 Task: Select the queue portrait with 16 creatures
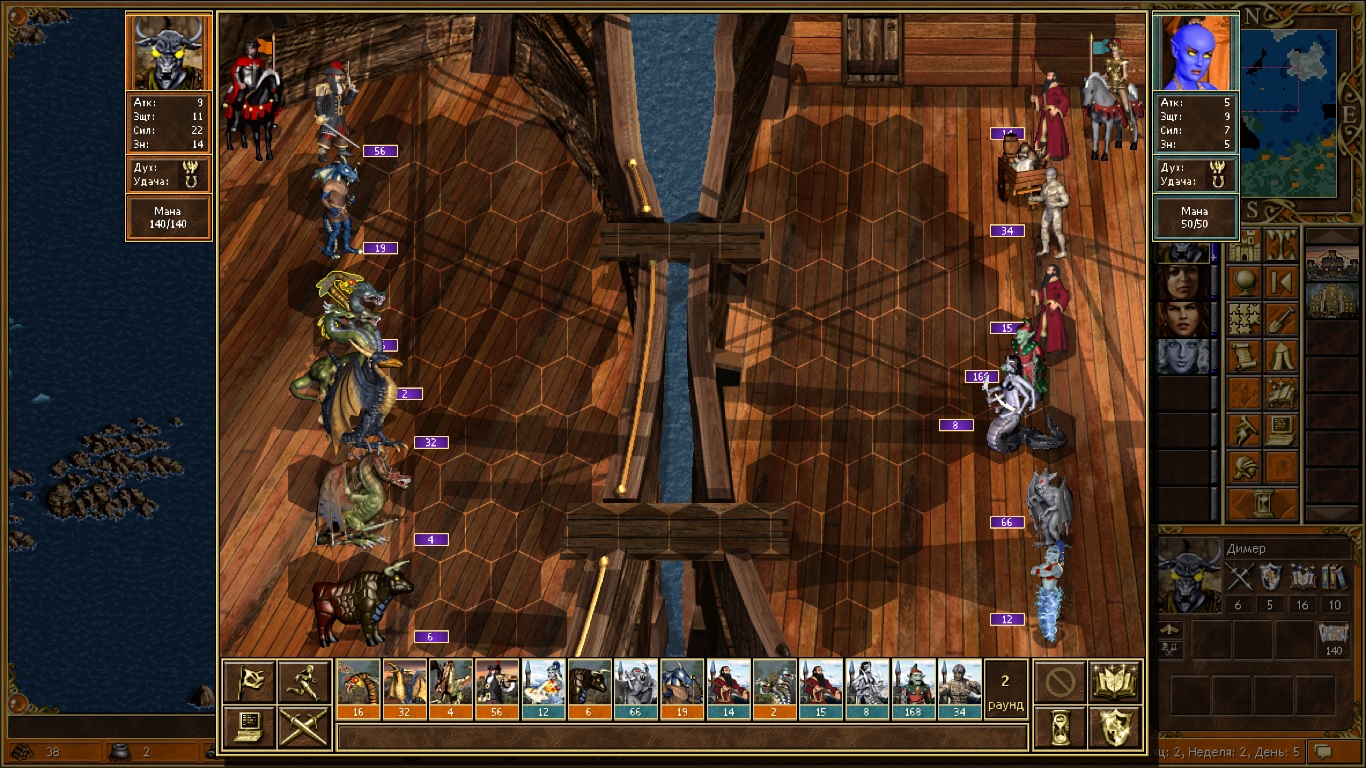[359, 683]
